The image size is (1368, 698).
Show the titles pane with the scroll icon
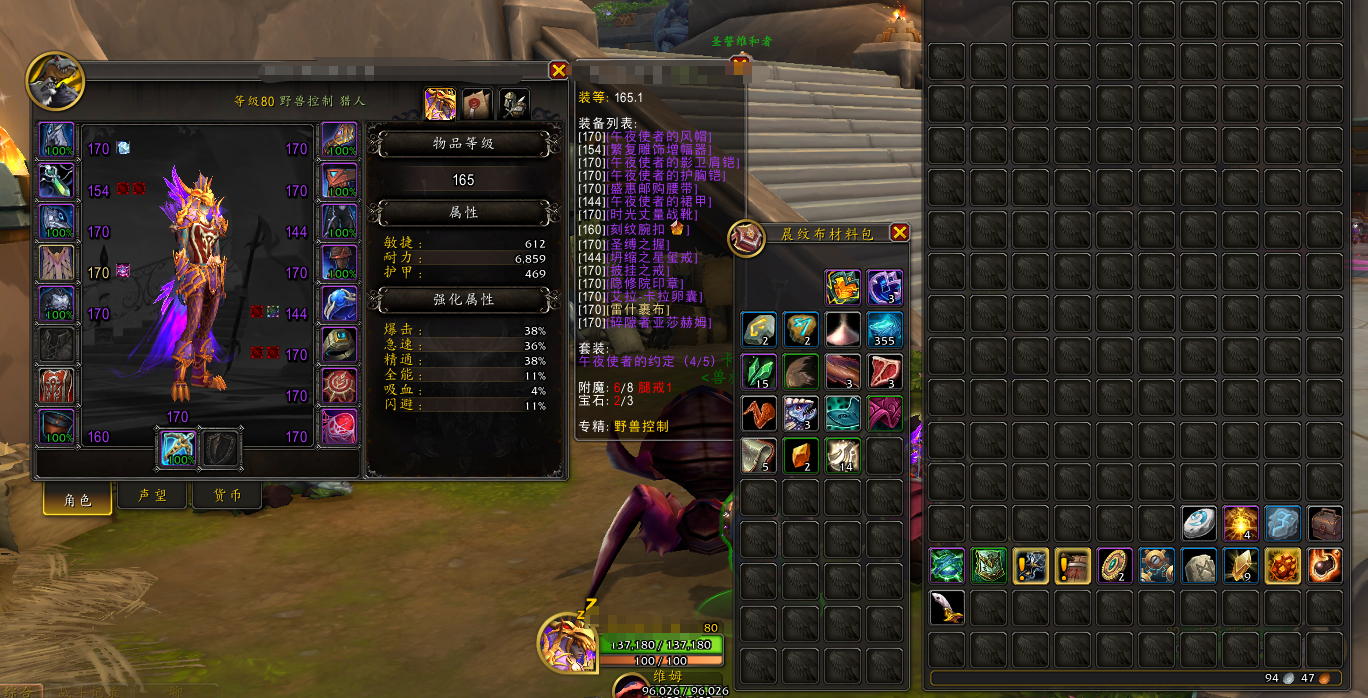pyautogui.click(x=477, y=104)
